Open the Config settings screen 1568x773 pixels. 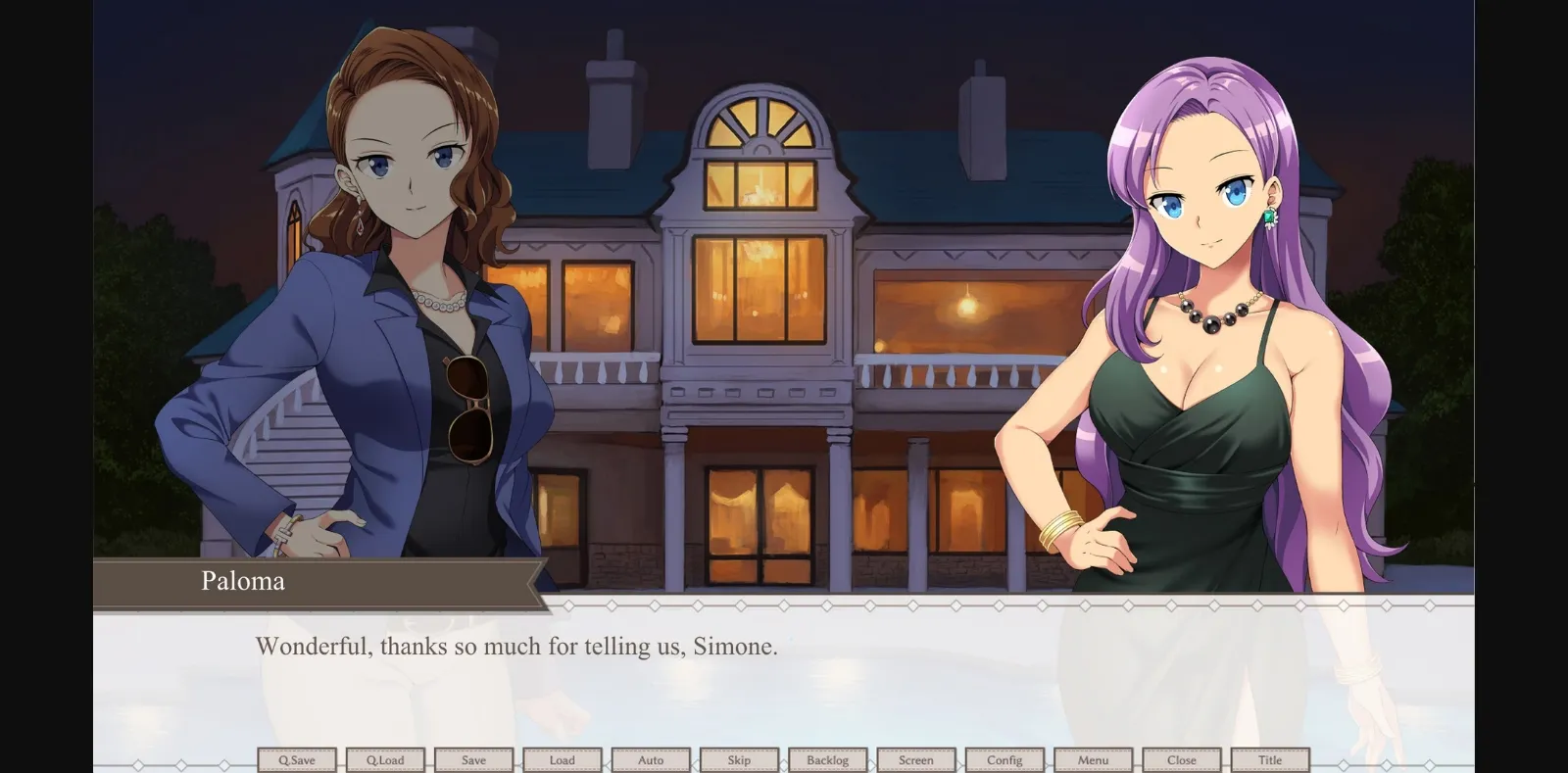(x=1005, y=759)
